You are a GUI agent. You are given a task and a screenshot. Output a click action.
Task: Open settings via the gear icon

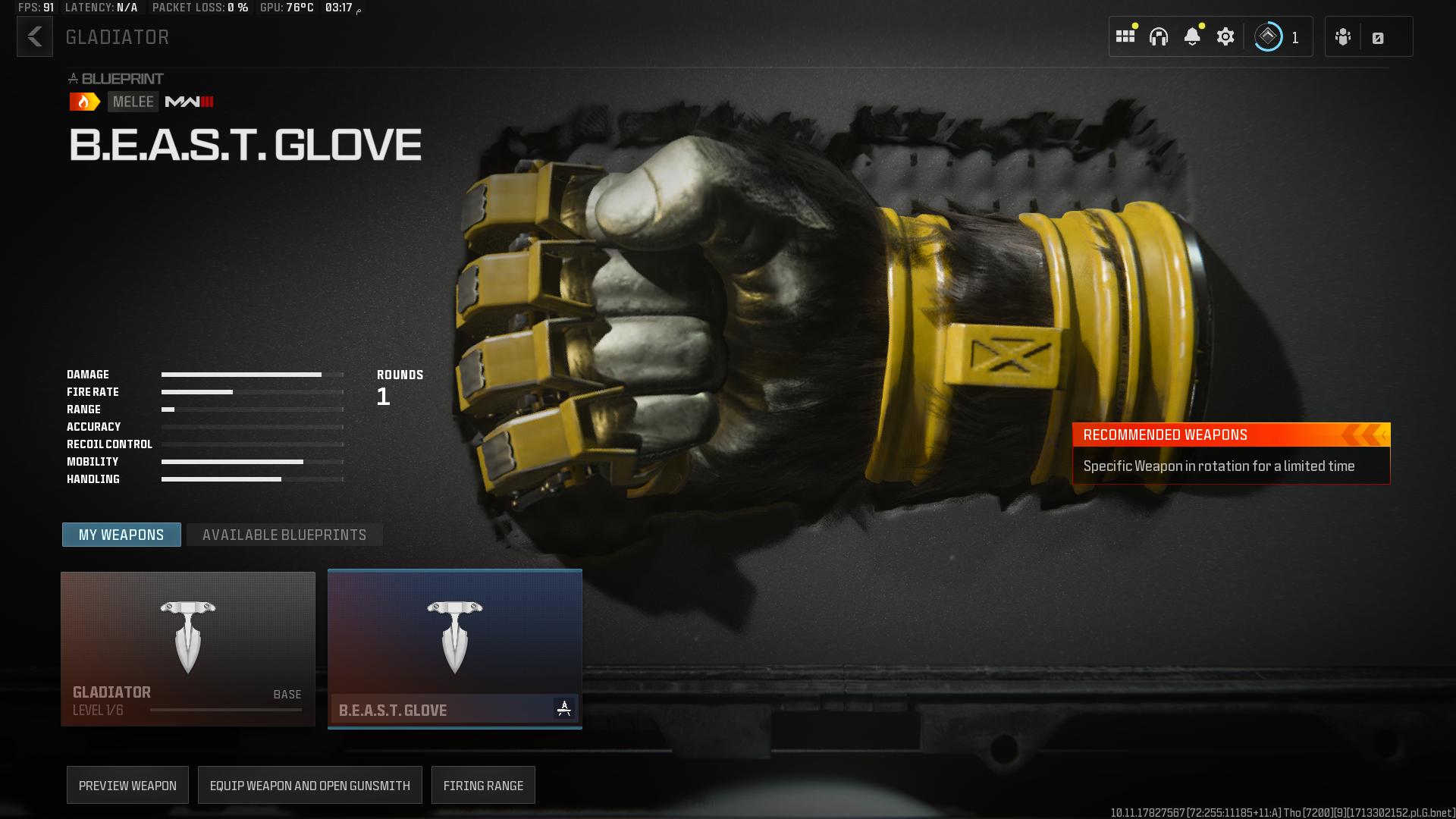(x=1225, y=37)
